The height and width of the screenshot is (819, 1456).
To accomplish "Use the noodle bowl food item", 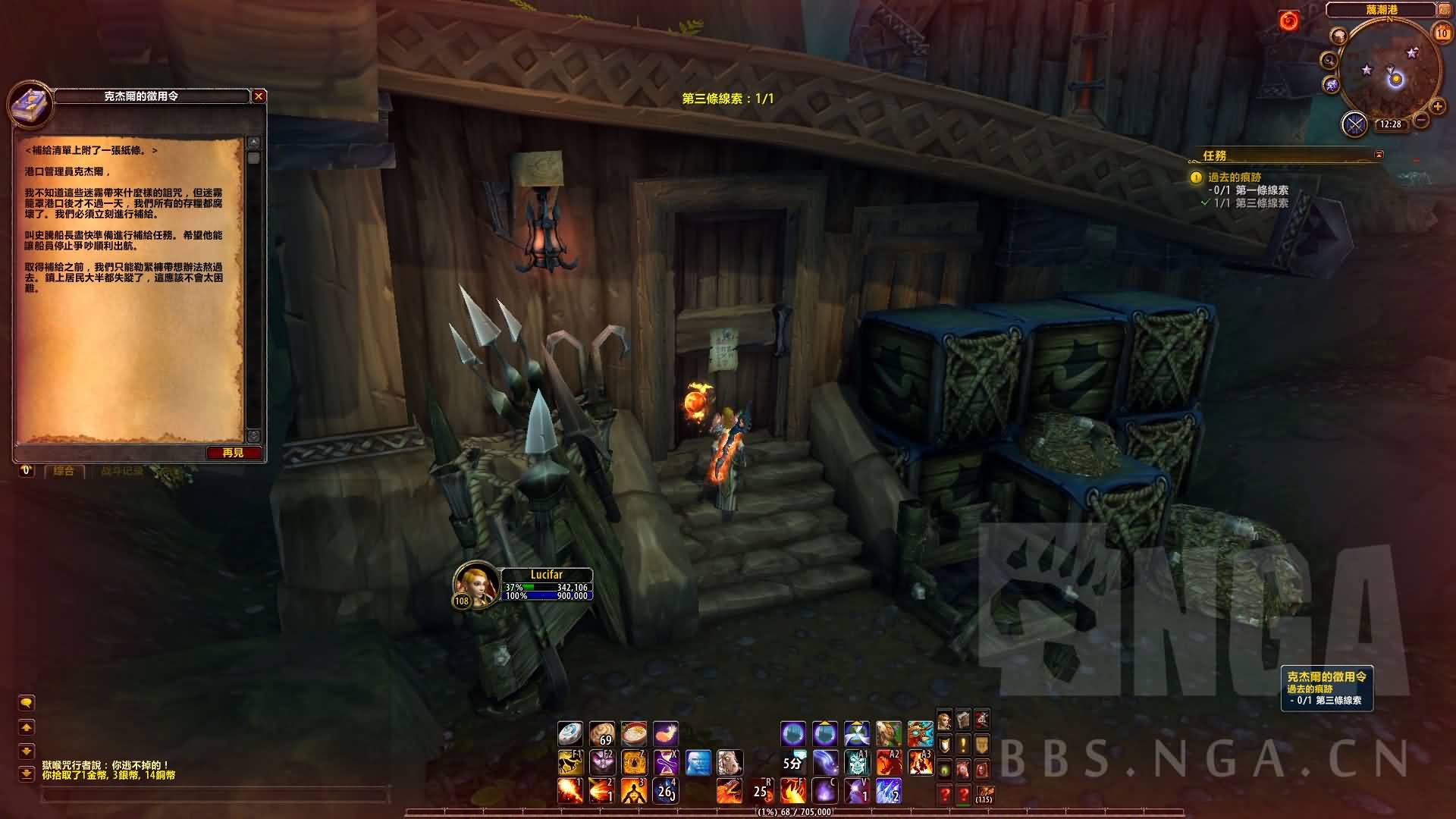I will [x=634, y=733].
